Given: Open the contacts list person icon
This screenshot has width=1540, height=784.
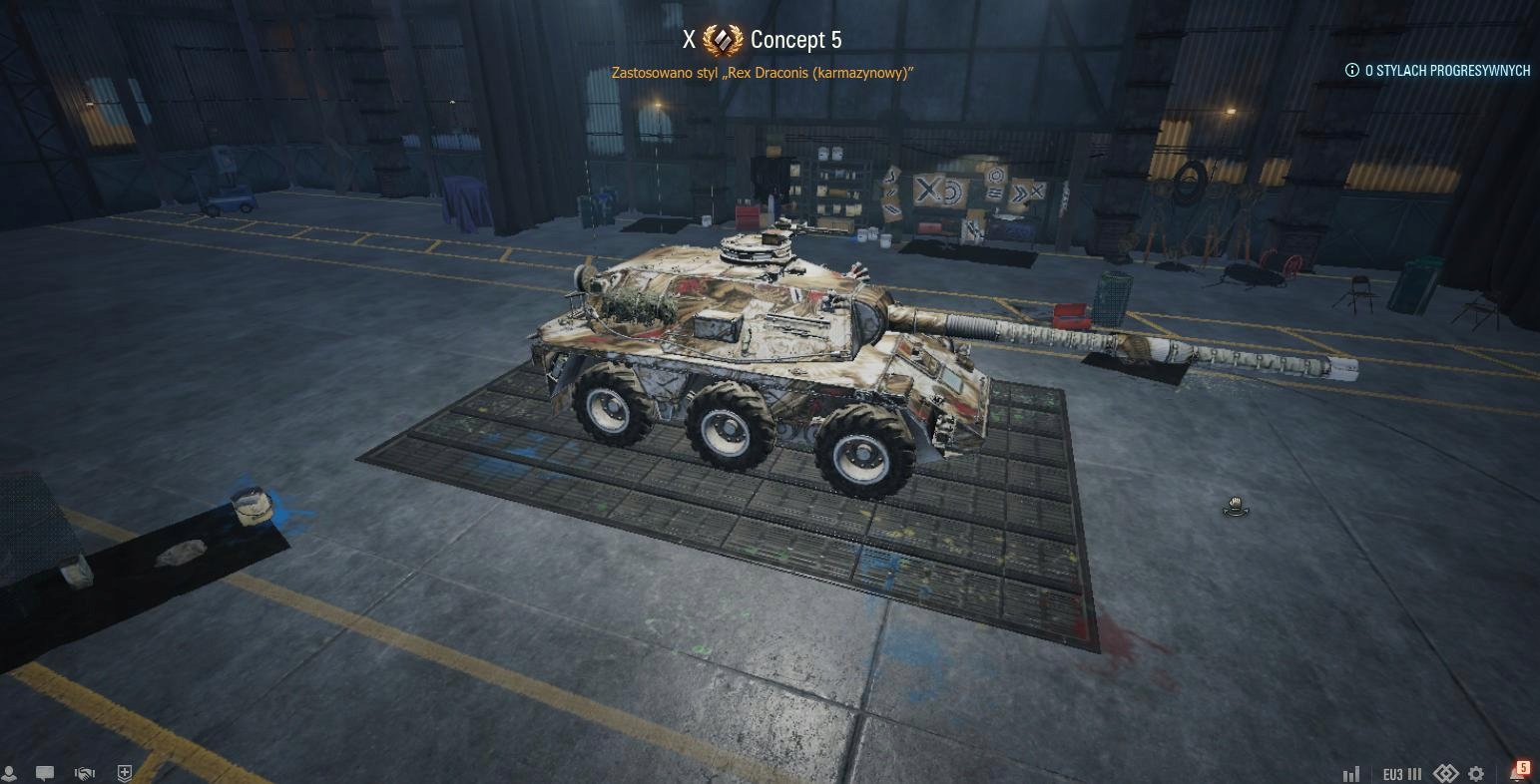Looking at the screenshot, I should tap(9, 773).
